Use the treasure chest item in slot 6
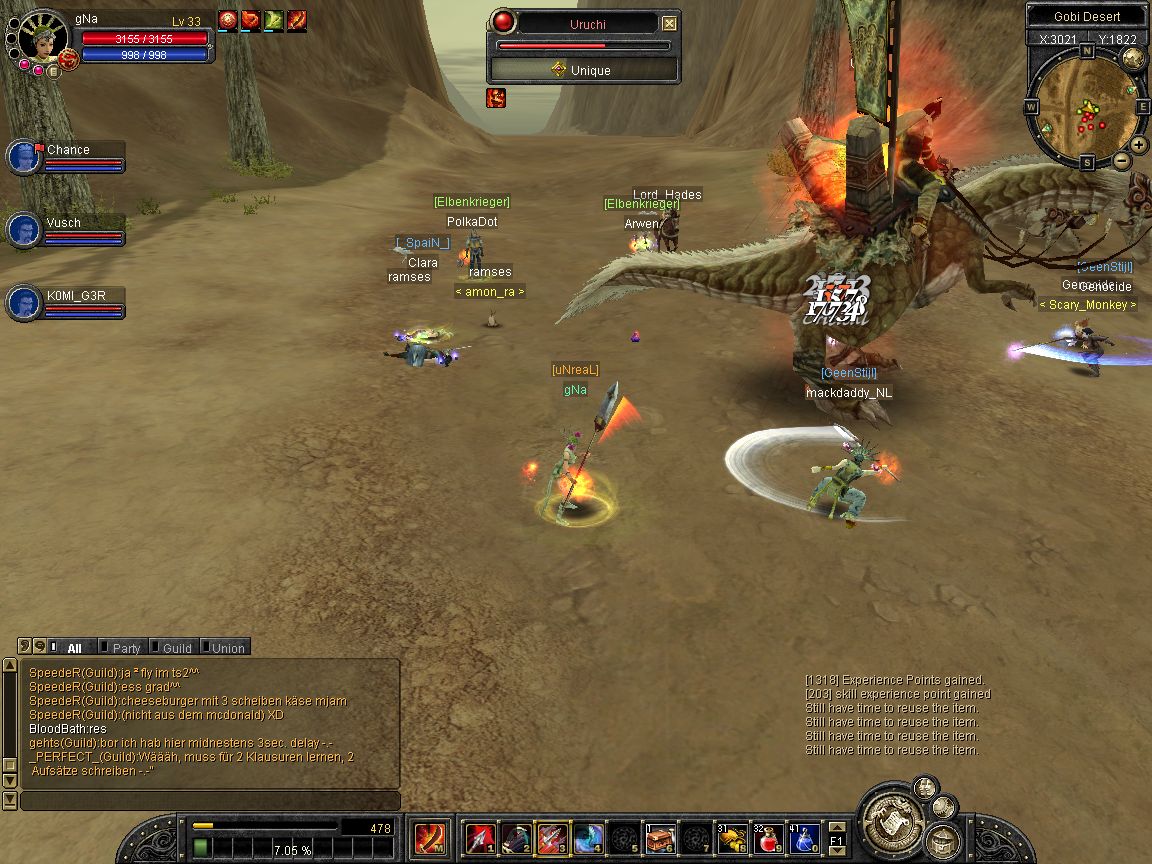This screenshot has height=864, width=1152. (660, 838)
